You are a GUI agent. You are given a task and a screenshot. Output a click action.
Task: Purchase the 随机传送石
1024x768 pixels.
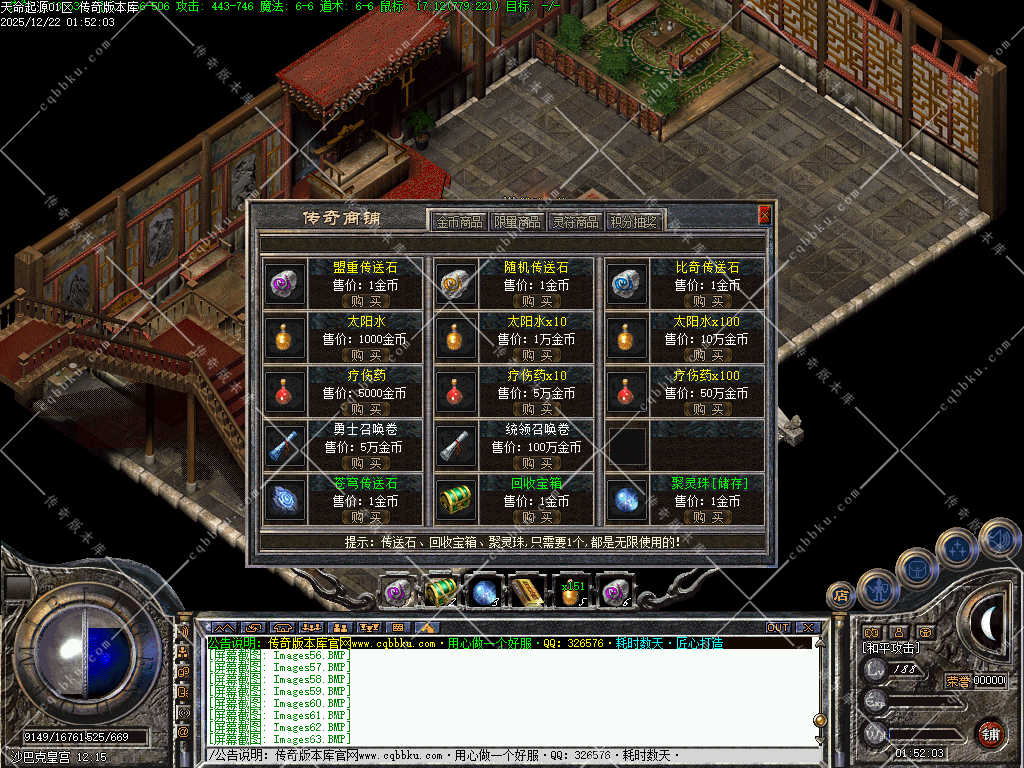[536, 301]
